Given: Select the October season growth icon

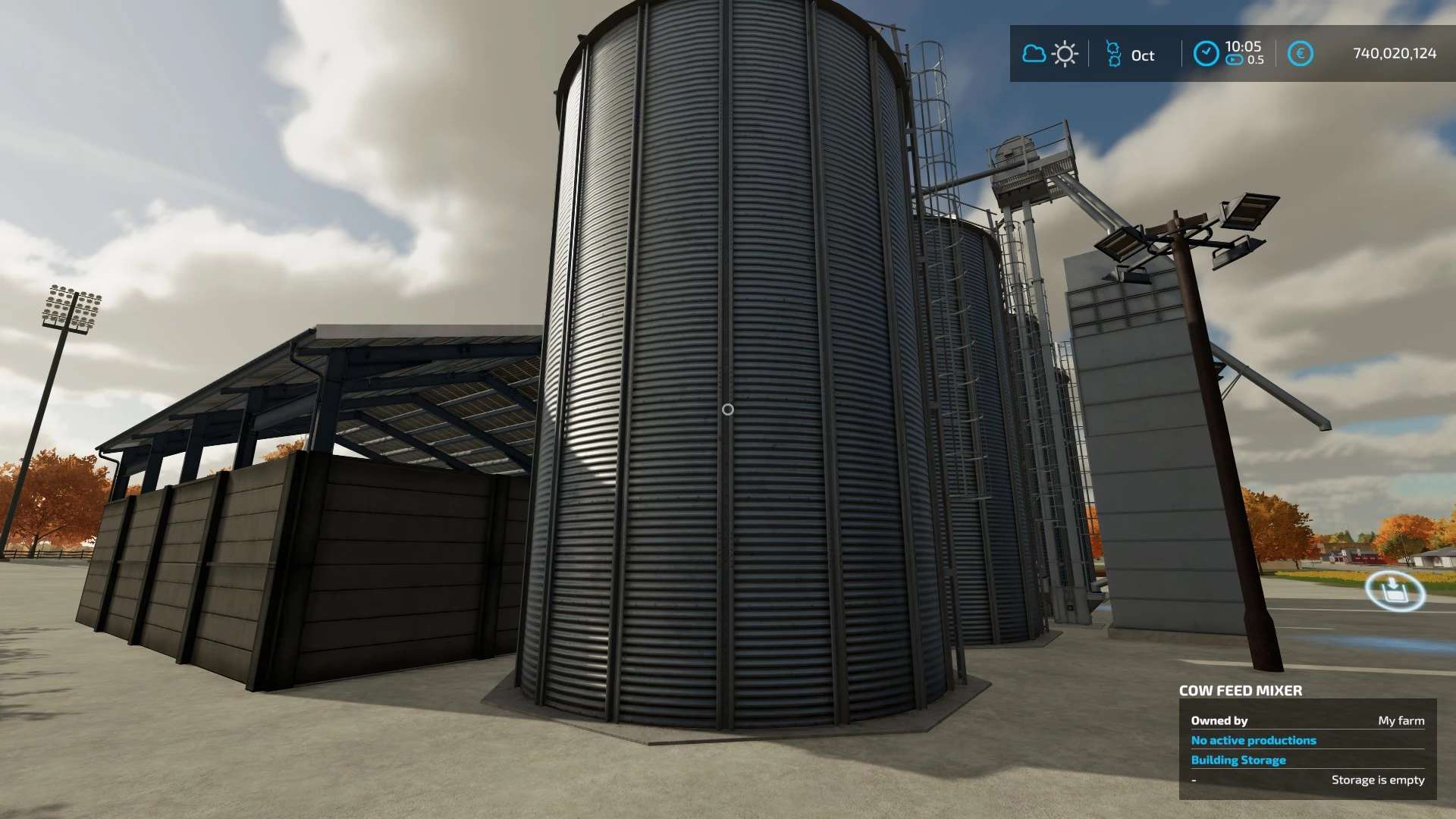Looking at the screenshot, I should (1113, 54).
